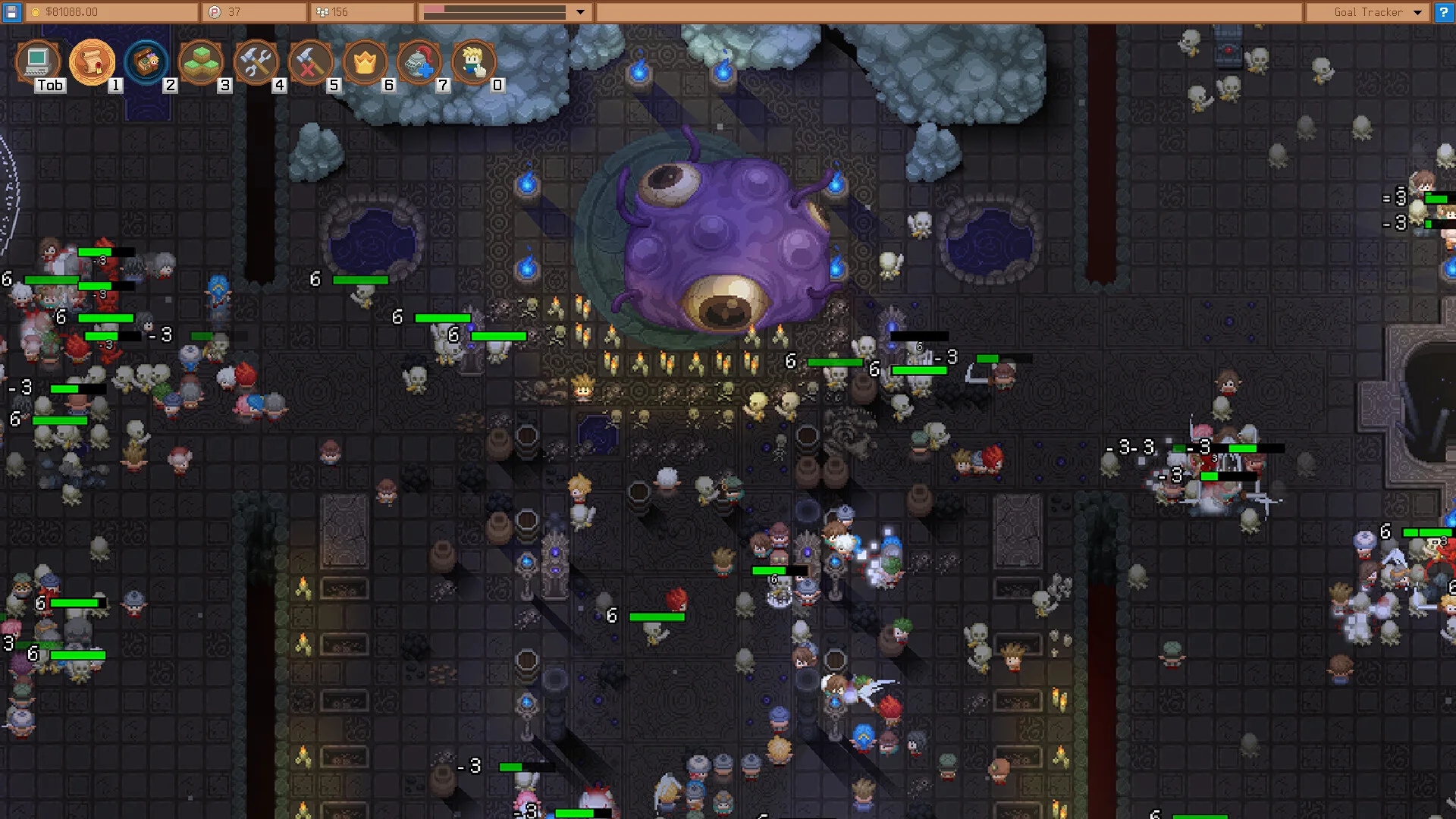Viewport: 1456px width, 819px height.
Task: Activate the hammer and wrench tool
Action: coord(256,61)
